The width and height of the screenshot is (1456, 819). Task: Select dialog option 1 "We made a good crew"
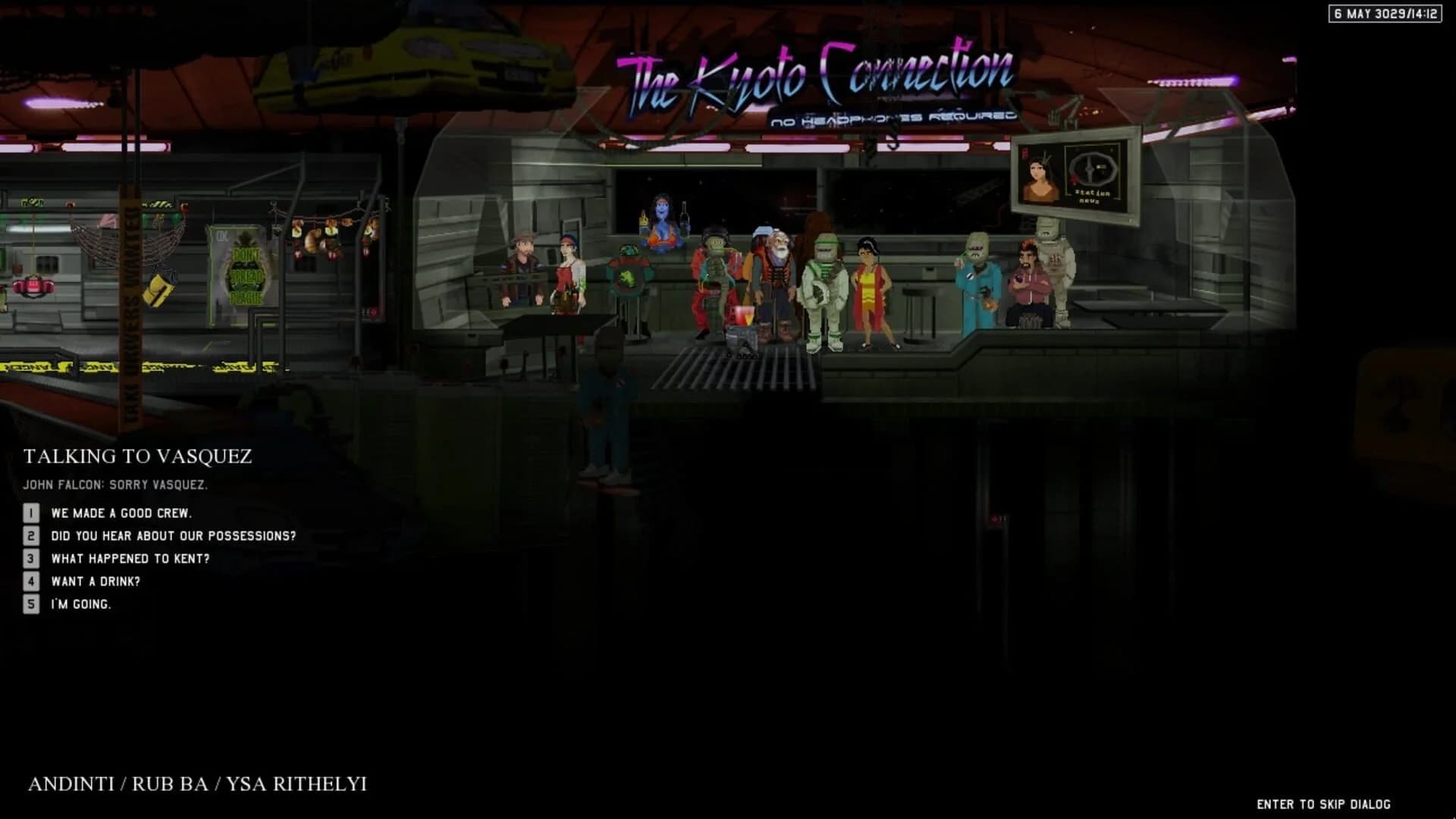pos(121,513)
